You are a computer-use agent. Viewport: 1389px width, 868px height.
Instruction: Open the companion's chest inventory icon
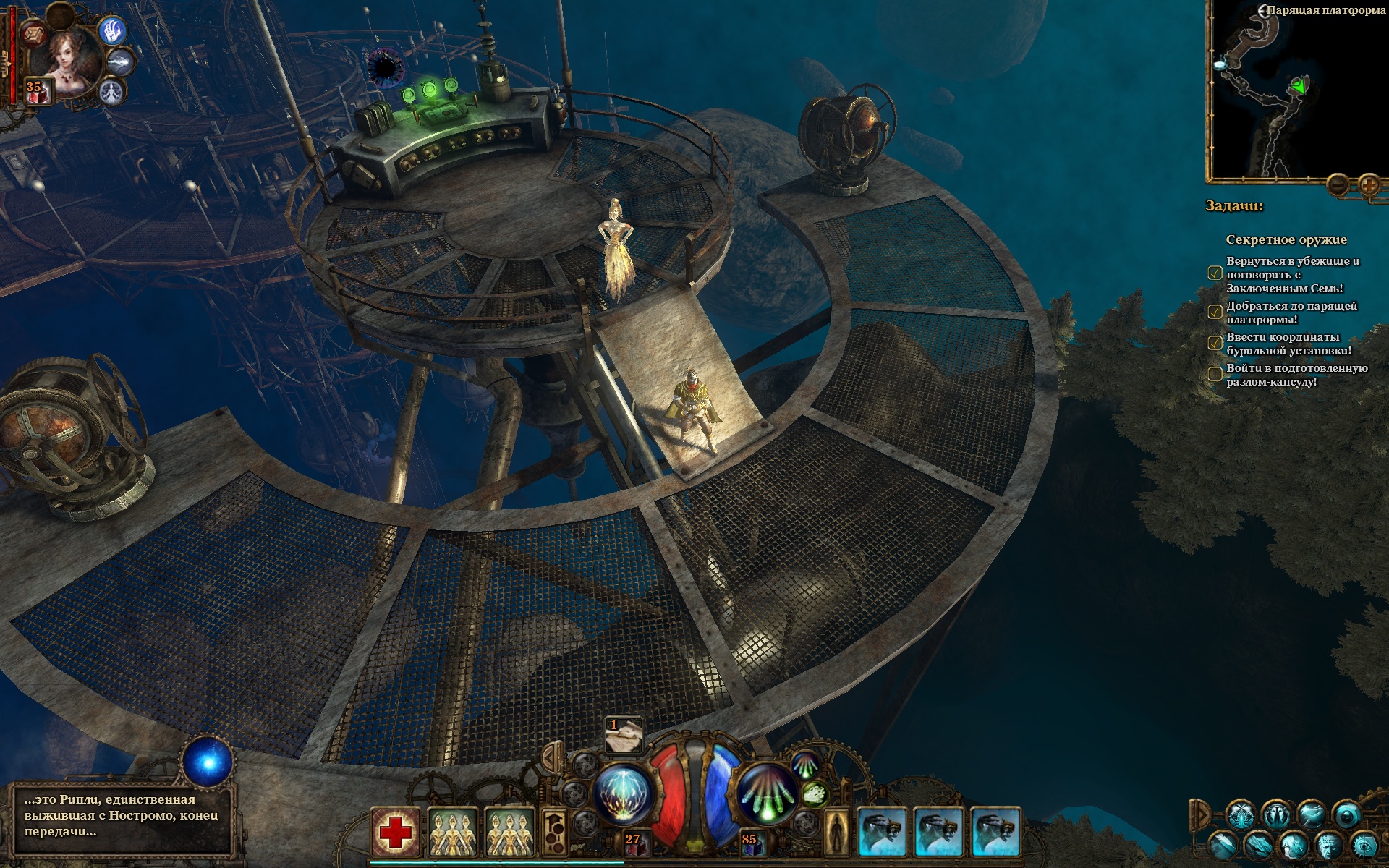point(32,33)
